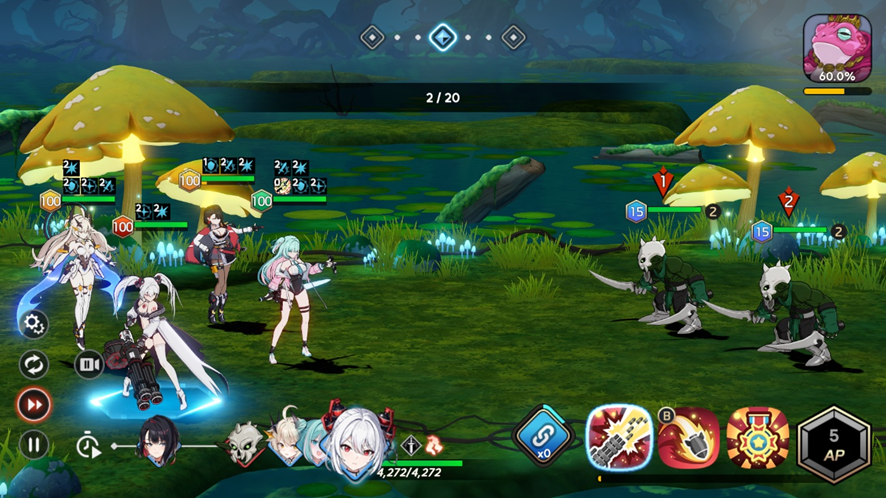886x498 pixels.
Task: Tap the AP hexagon counter
Action: [833, 442]
